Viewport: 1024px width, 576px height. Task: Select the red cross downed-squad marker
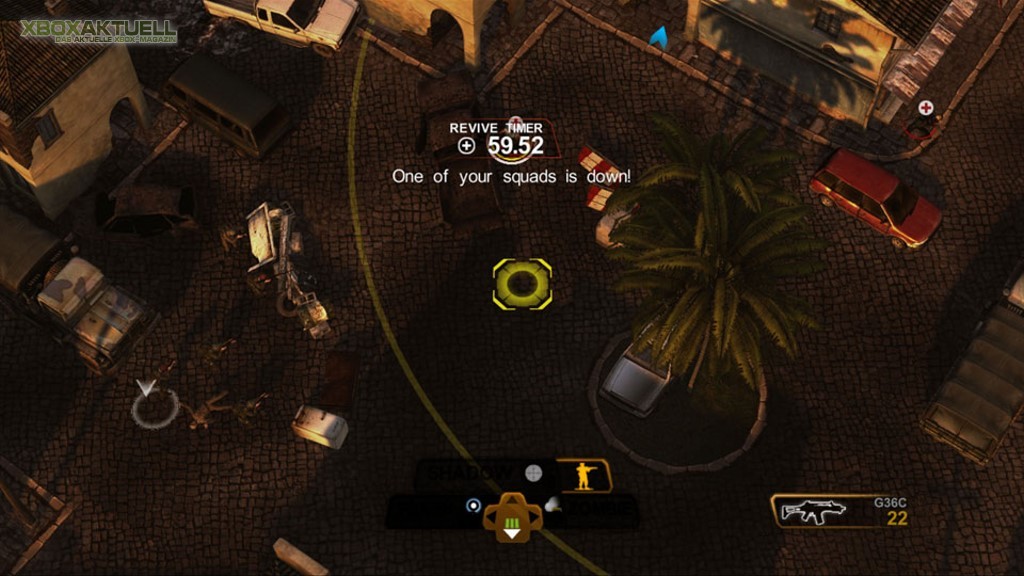(x=926, y=107)
